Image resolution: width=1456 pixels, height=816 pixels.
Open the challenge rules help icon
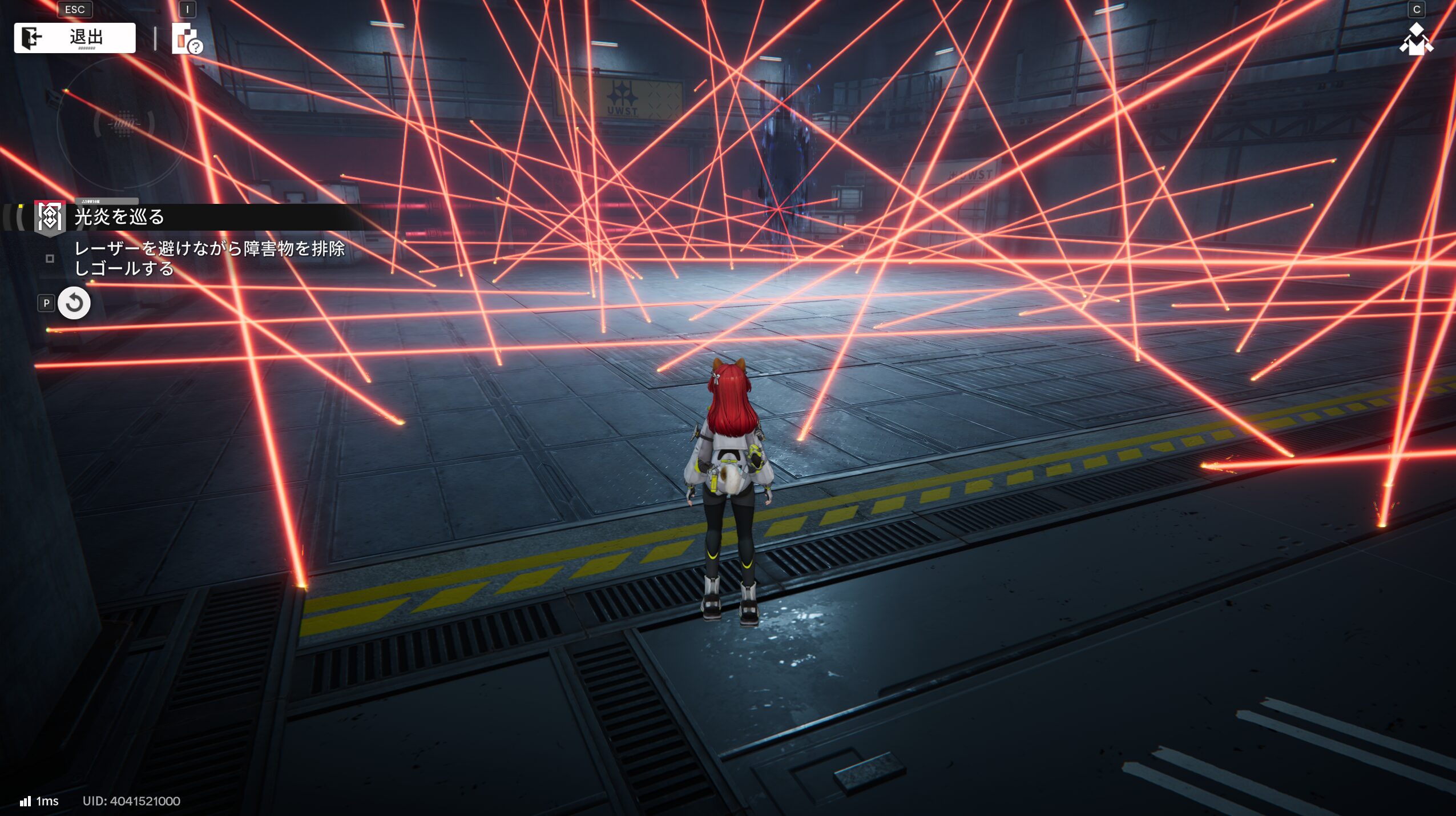pyautogui.click(x=187, y=40)
